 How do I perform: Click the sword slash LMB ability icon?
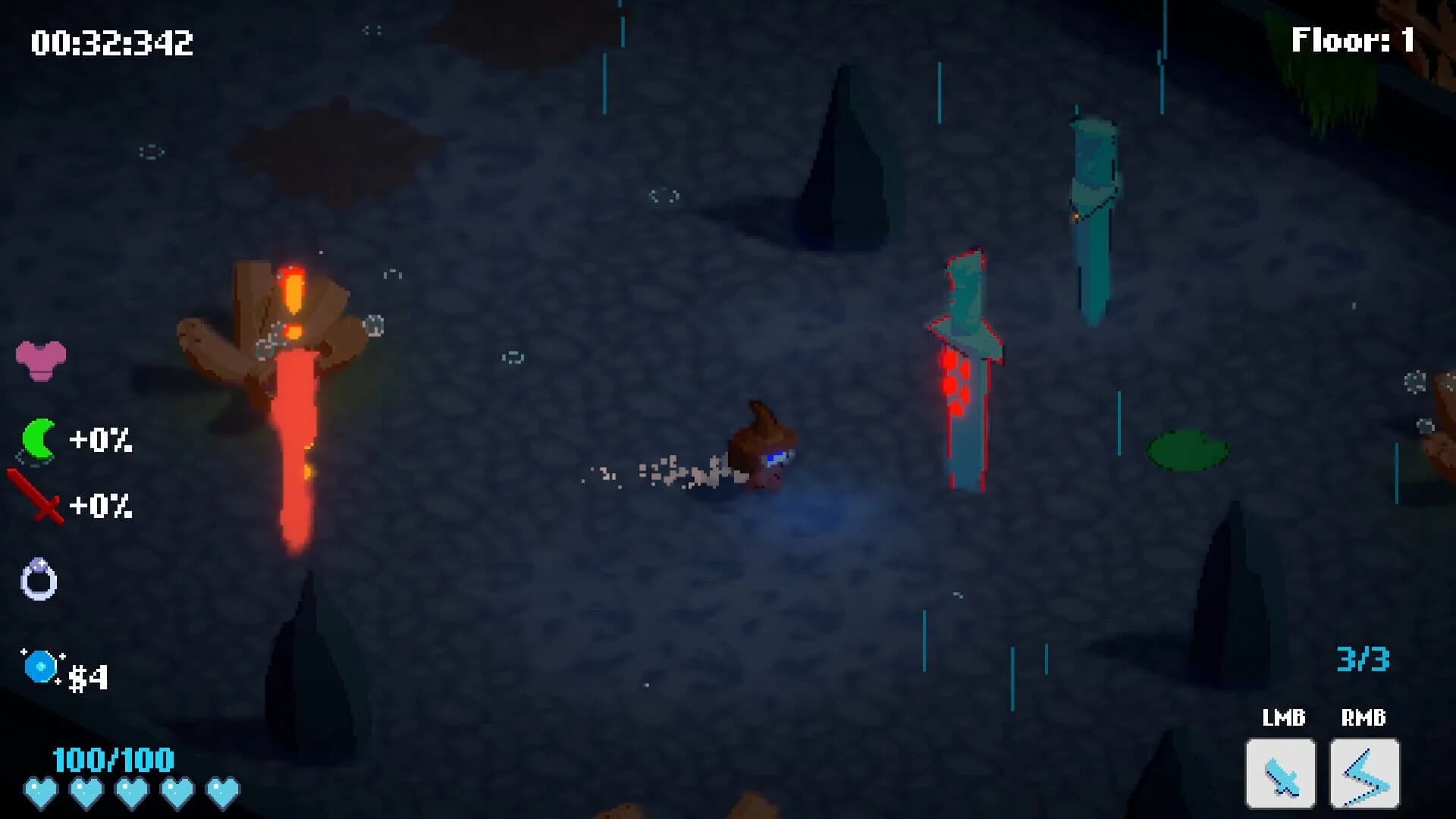[x=1280, y=772]
